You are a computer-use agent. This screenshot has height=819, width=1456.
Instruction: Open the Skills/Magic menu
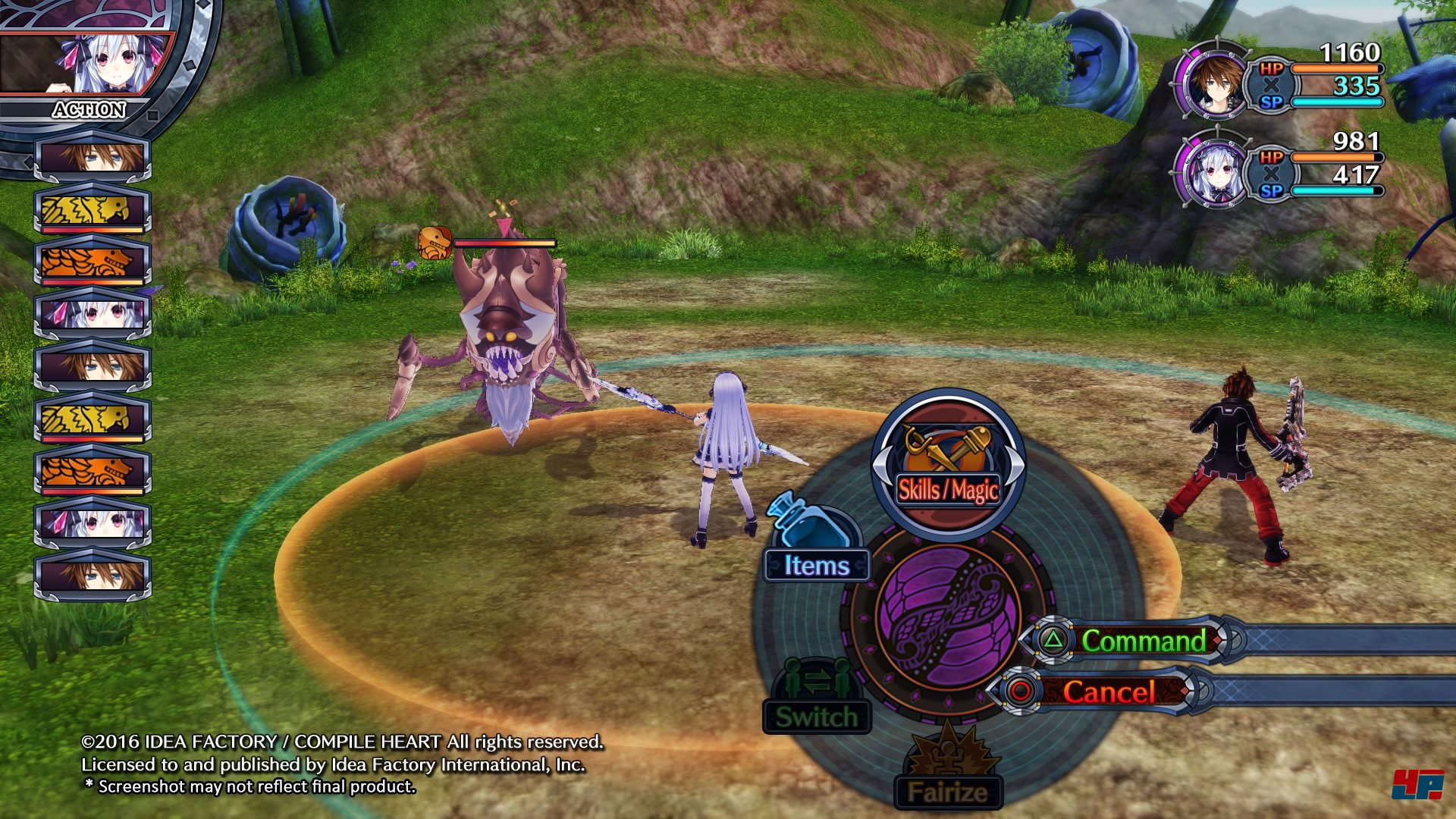[x=947, y=464]
